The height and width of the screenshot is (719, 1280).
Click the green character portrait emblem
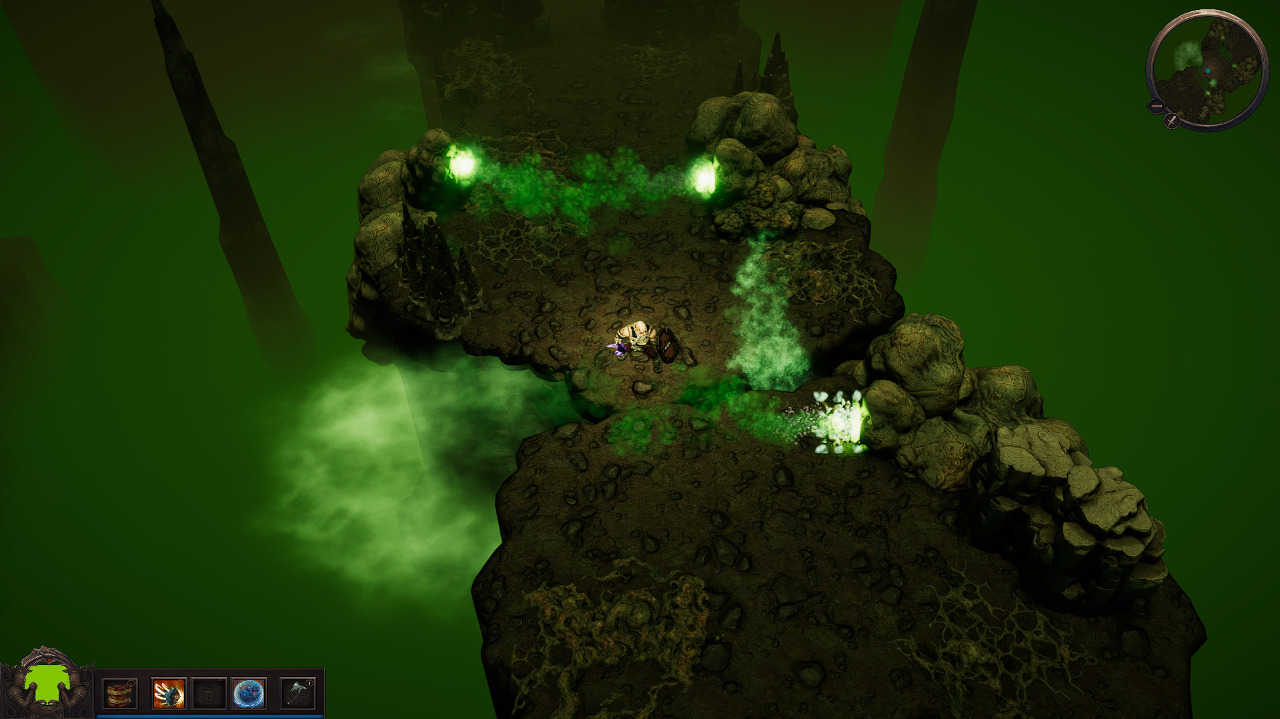46,684
